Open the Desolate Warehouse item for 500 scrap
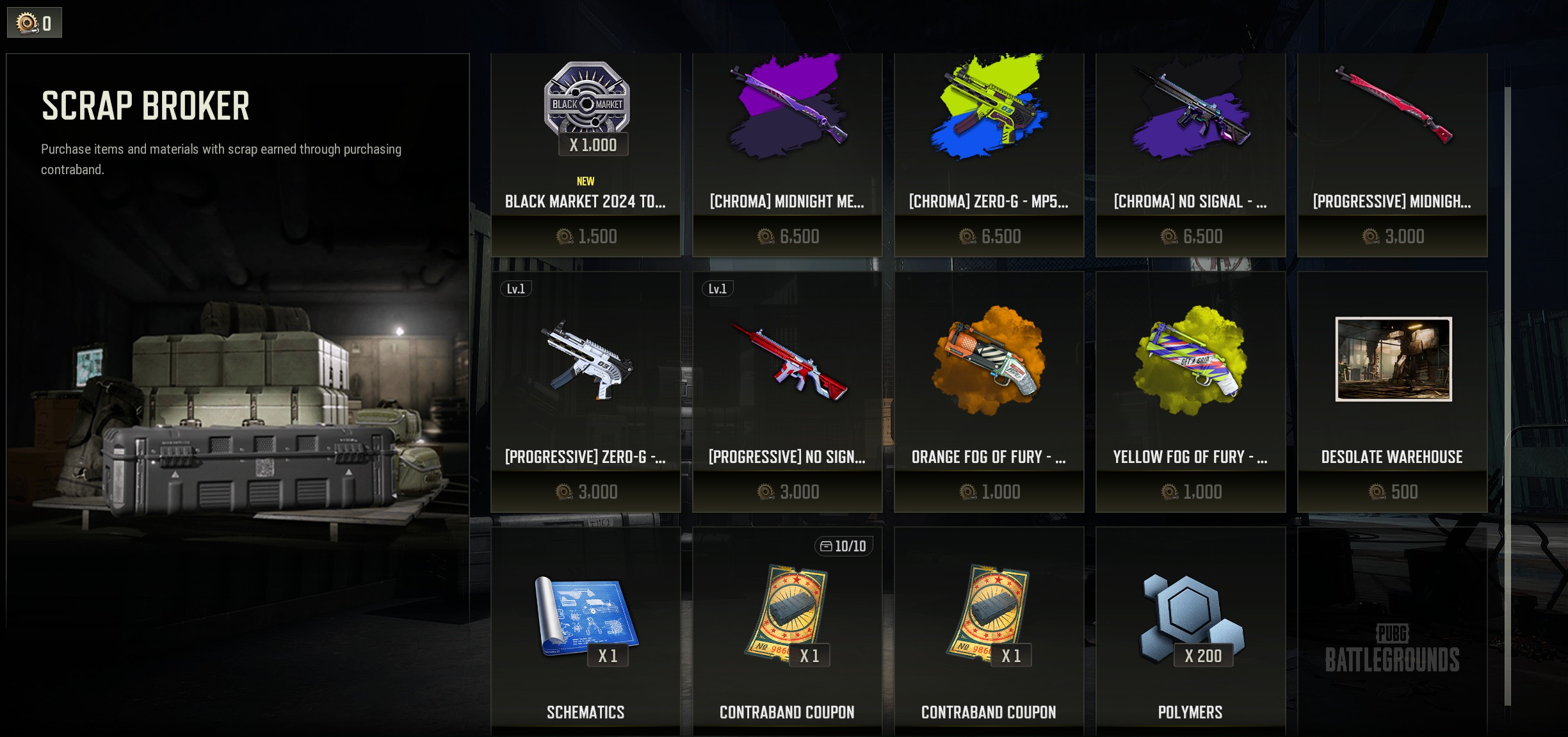1568x737 pixels. (1392, 391)
